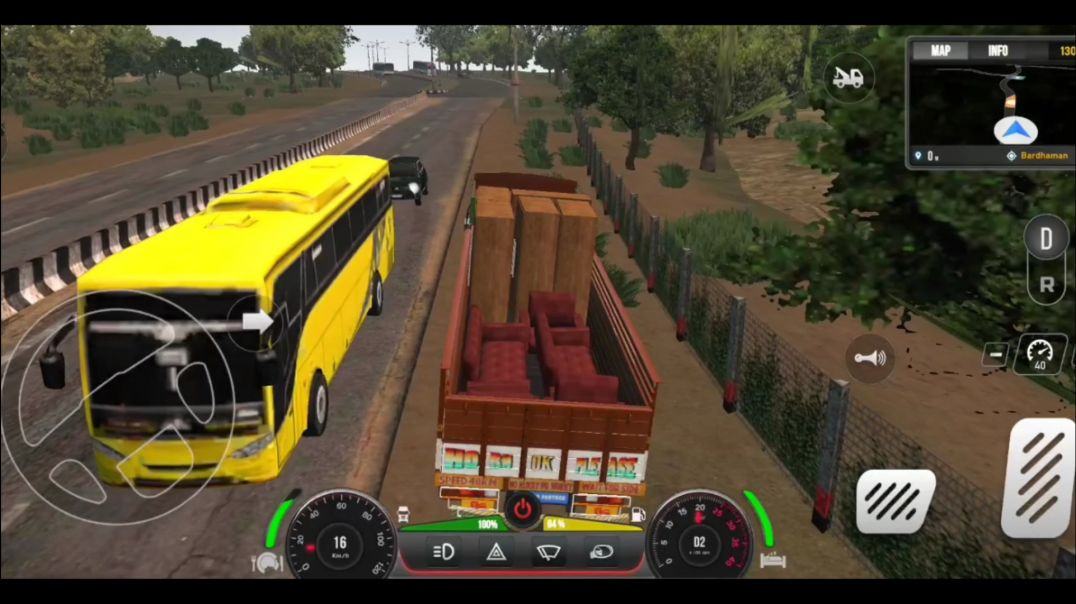Toggle the axle lift icon
Image resolution: width=1076 pixels, height=604 pixels.
(x=773, y=561)
